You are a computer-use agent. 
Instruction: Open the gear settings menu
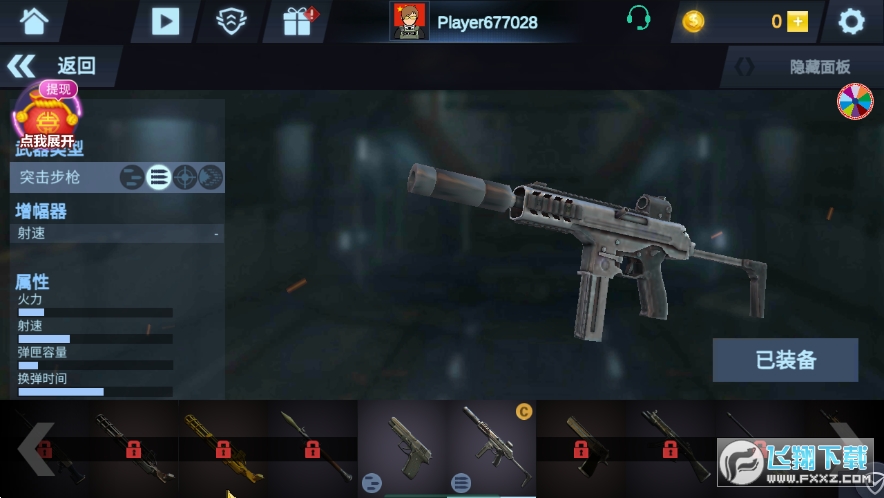[851, 21]
